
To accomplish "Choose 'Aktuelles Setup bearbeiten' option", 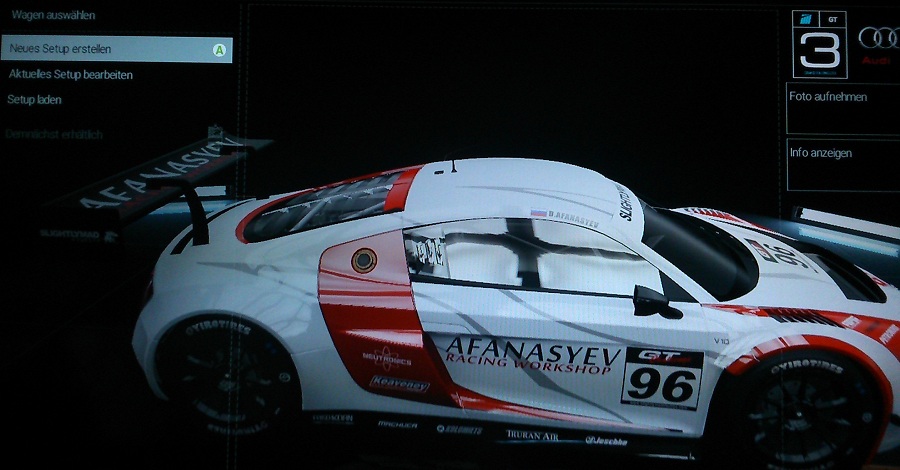I will pyautogui.click(x=70, y=75).
